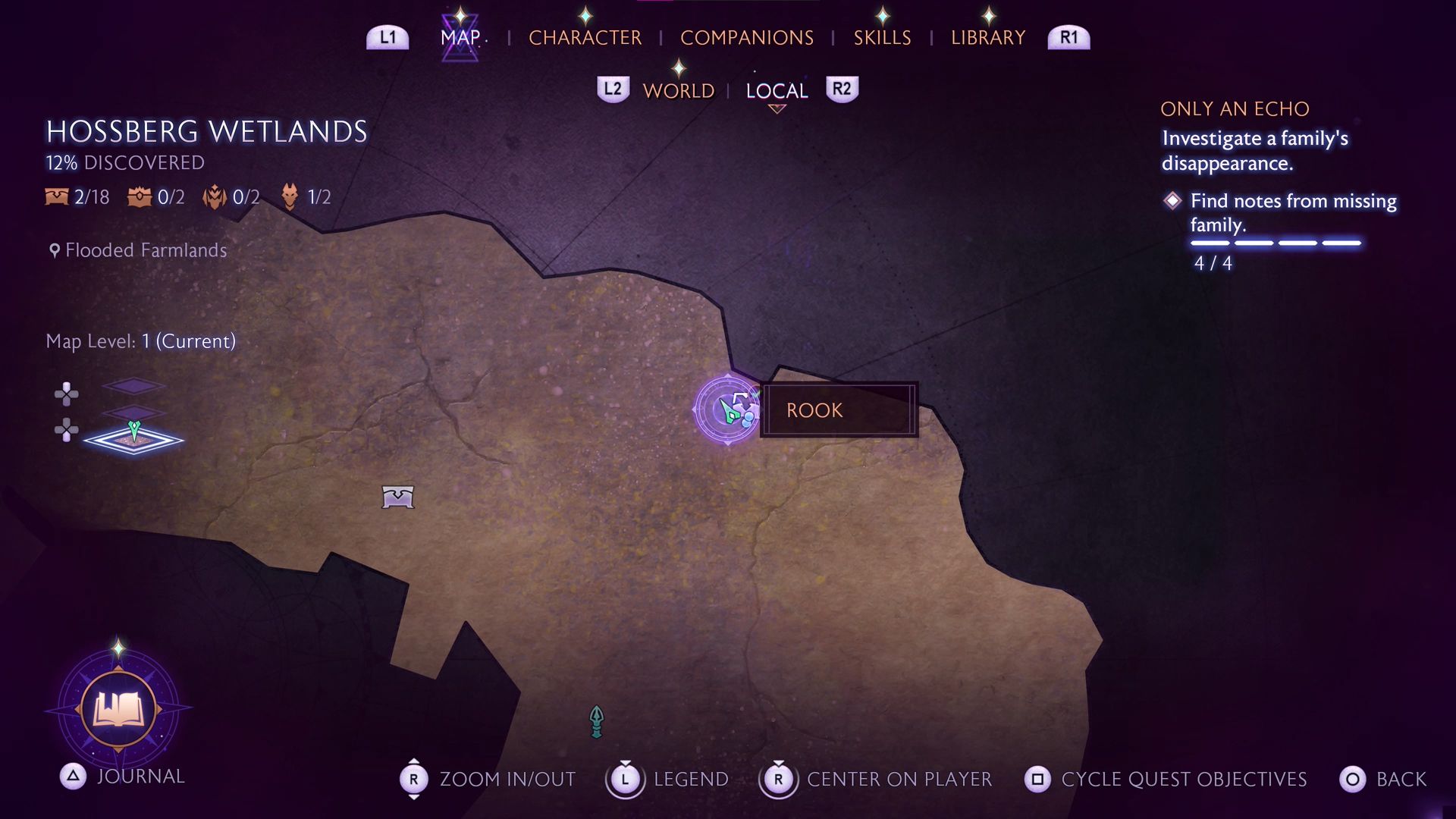Select the green quest marker near the bottom
Screen dimensions: 1456x819
596,720
